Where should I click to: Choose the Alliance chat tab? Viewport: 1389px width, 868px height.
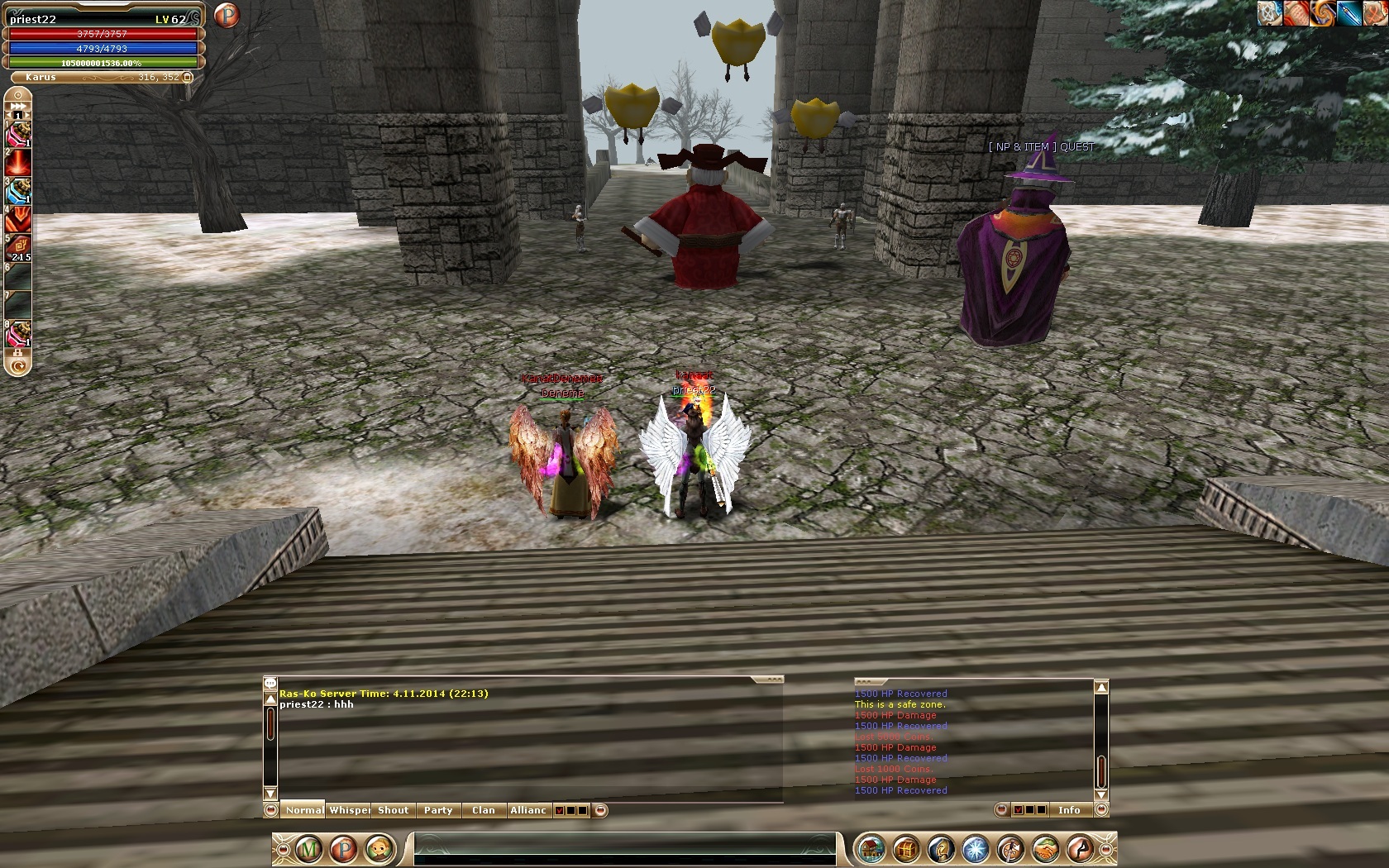click(528, 810)
